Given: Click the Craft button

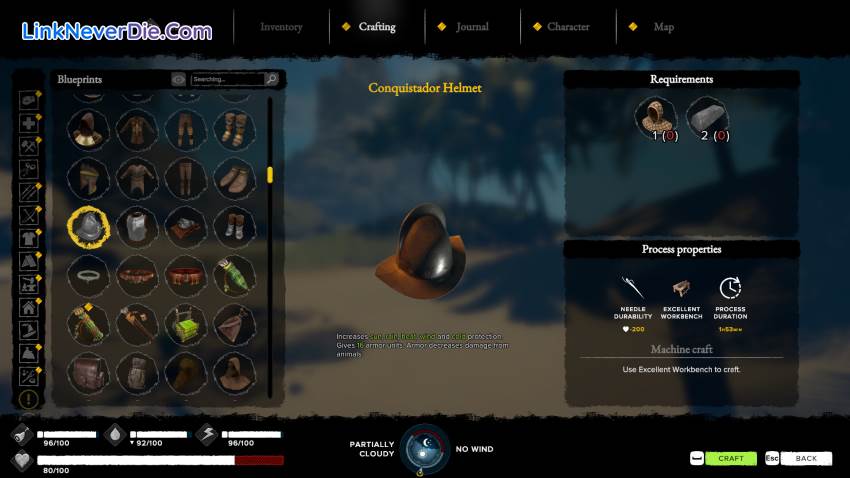Looking at the screenshot, I should coord(730,458).
